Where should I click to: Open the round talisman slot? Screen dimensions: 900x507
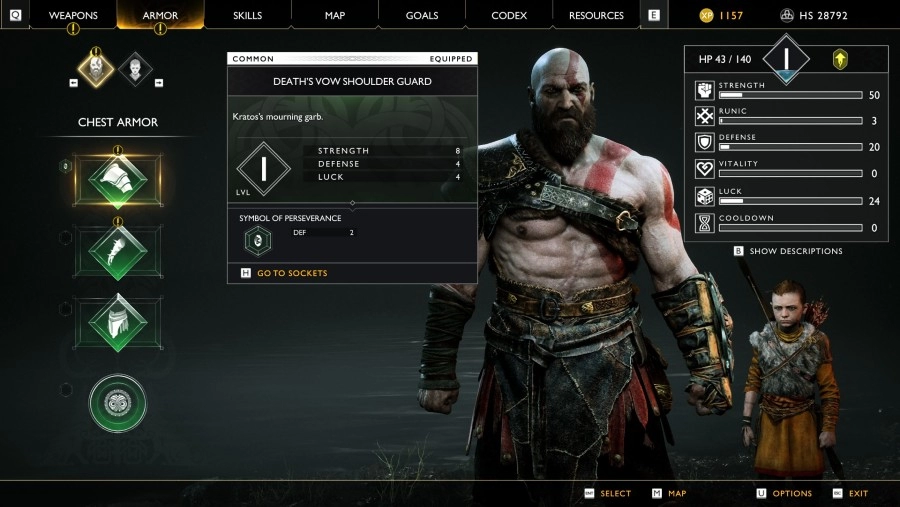pyautogui.click(x=117, y=403)
